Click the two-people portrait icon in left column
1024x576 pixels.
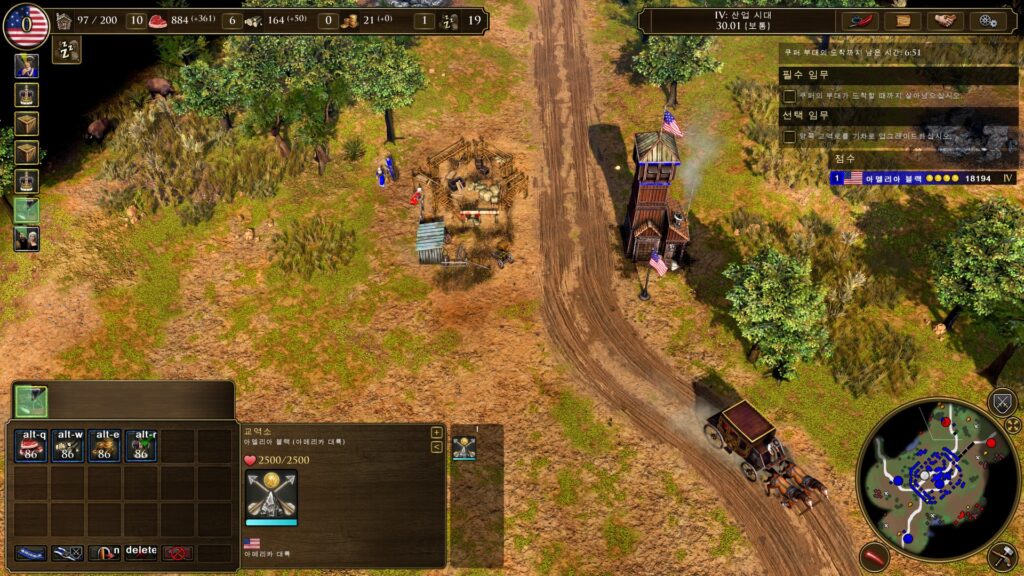coord(27,238)
